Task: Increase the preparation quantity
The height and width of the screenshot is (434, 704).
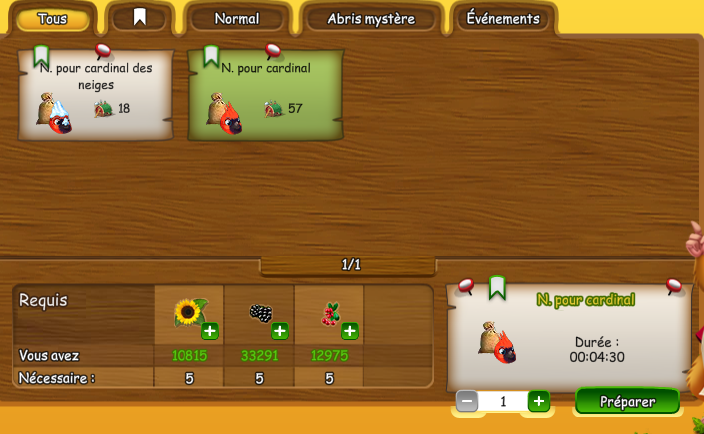Action: (539, 401)
